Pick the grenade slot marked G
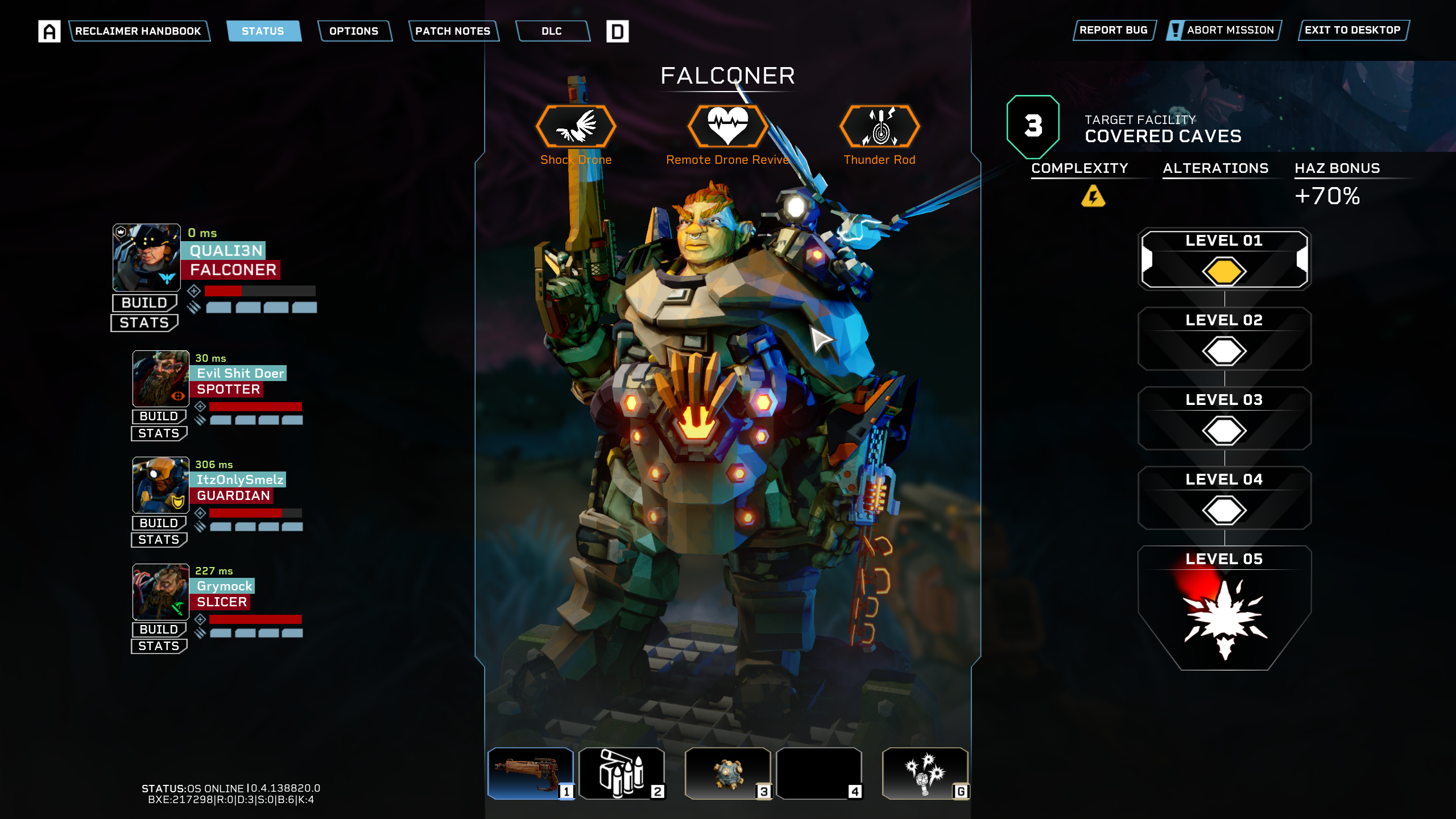 pos(925,773)
